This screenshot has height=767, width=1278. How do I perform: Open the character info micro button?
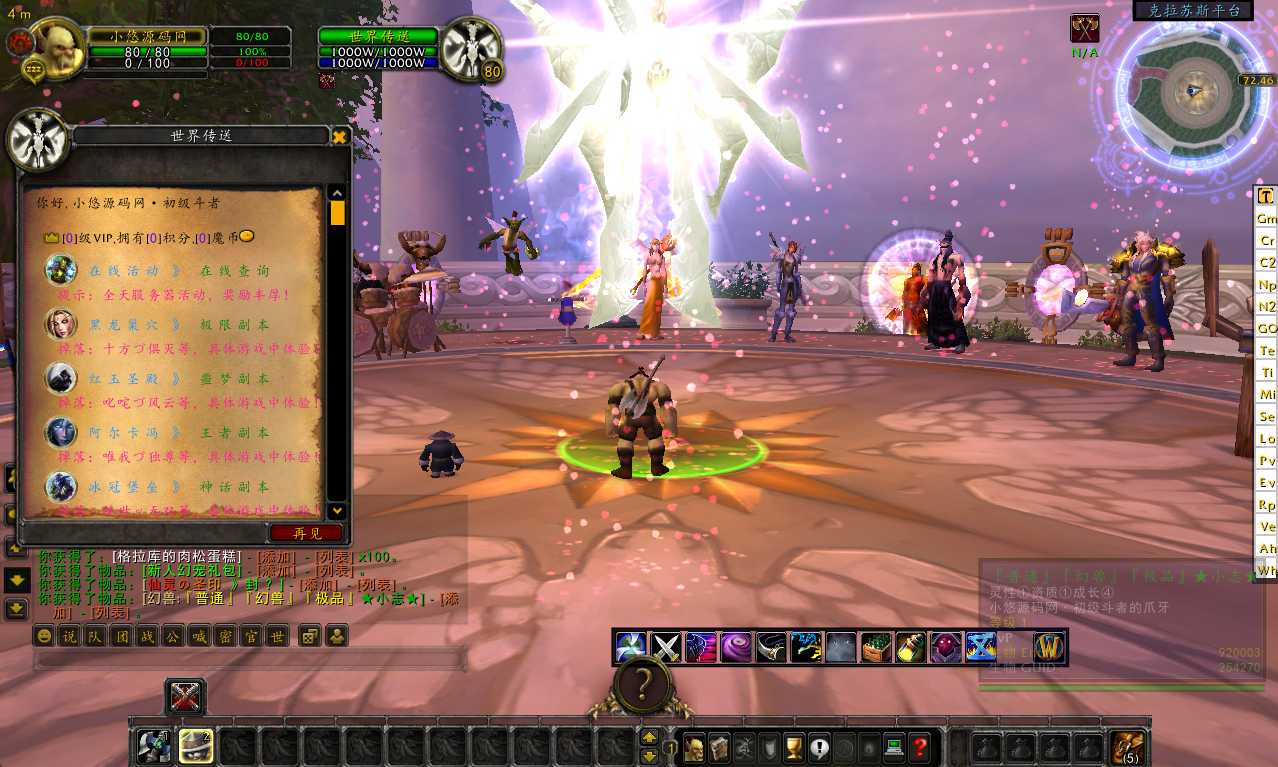[x=694, y=747]
